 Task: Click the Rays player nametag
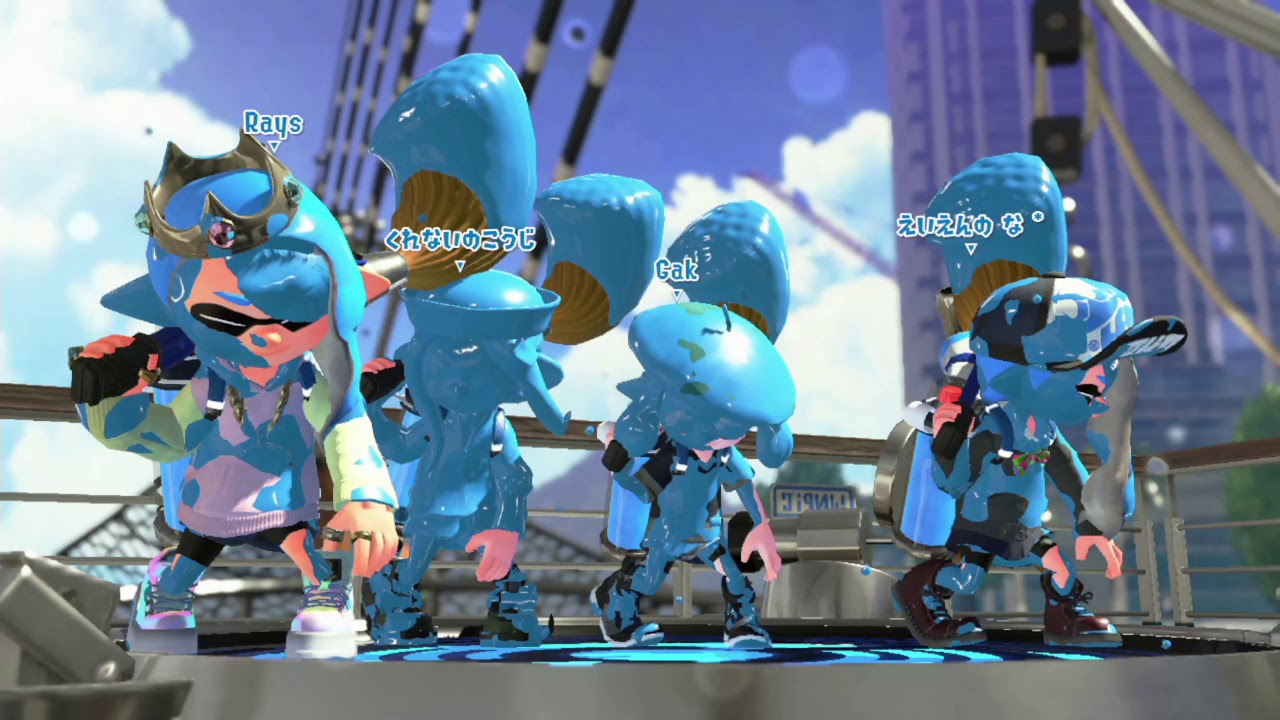(x=272, y=124)
